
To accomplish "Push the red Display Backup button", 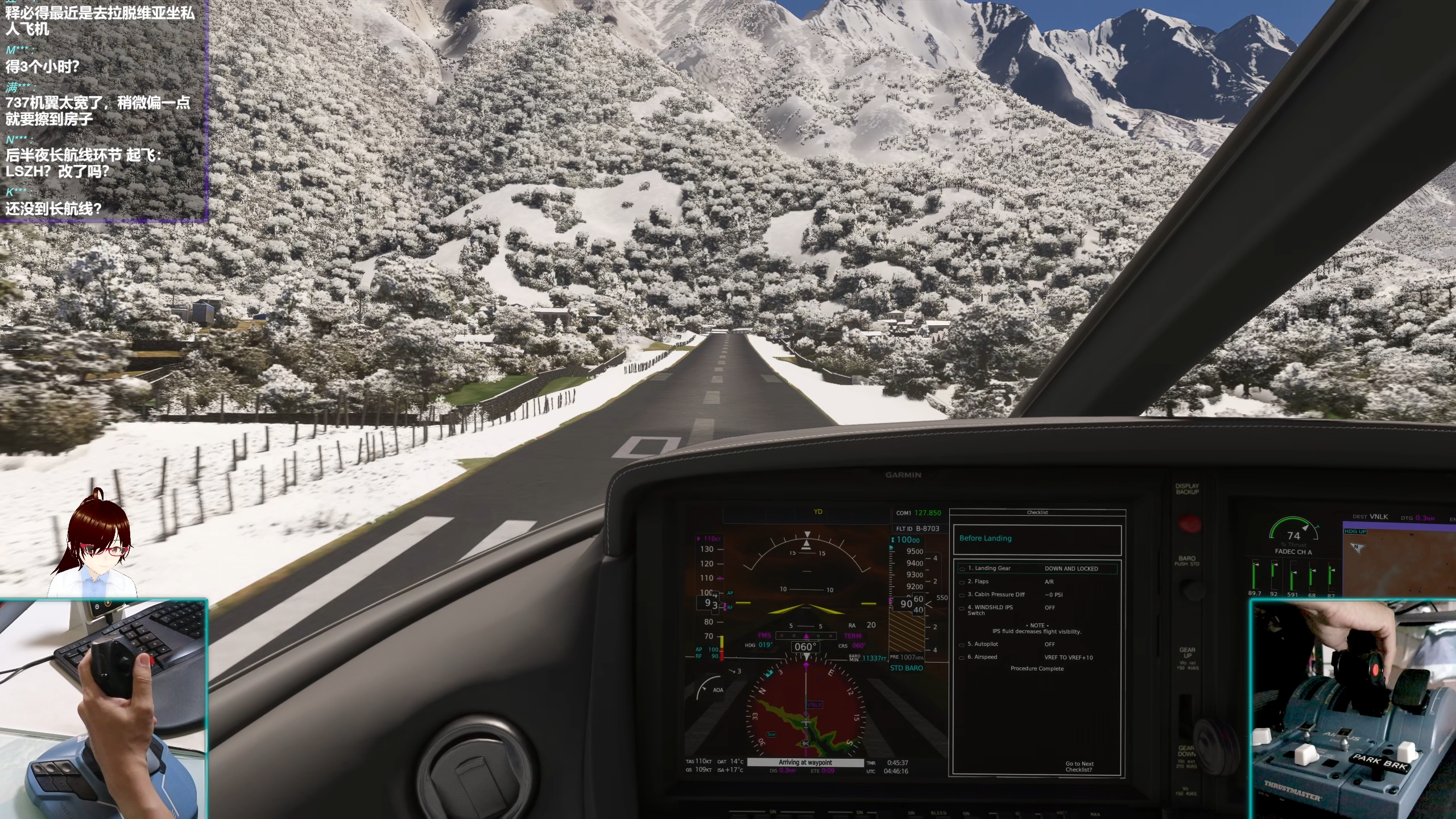I will (x=1189, y=523).
